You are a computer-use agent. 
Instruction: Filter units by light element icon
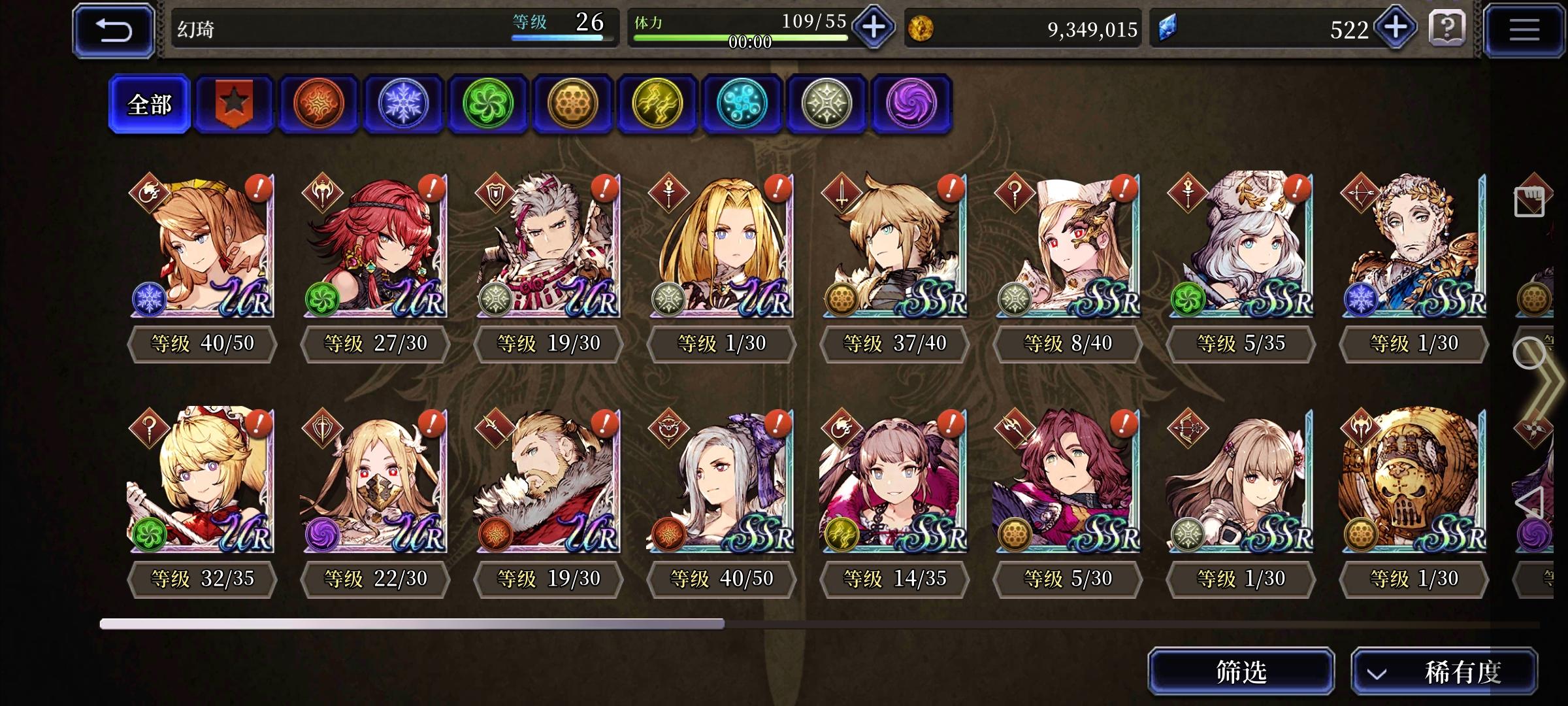tap(827, 105)
